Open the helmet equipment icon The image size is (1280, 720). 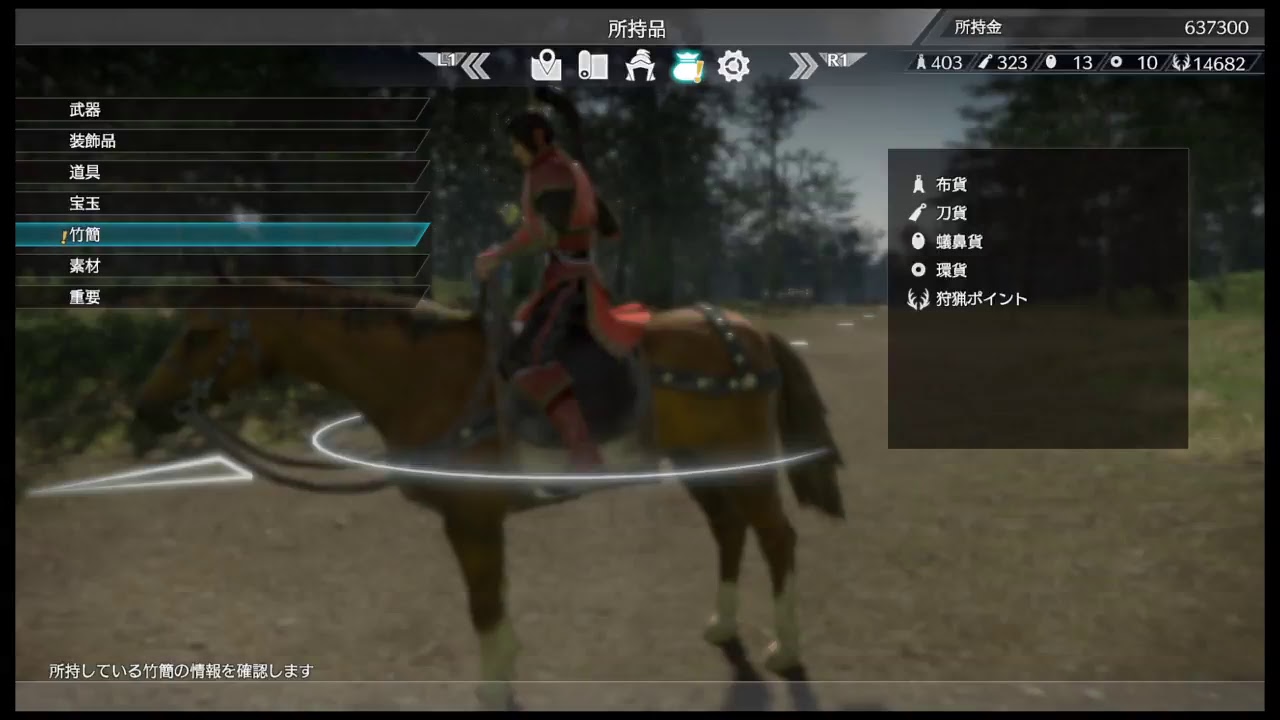pos(640,63)
